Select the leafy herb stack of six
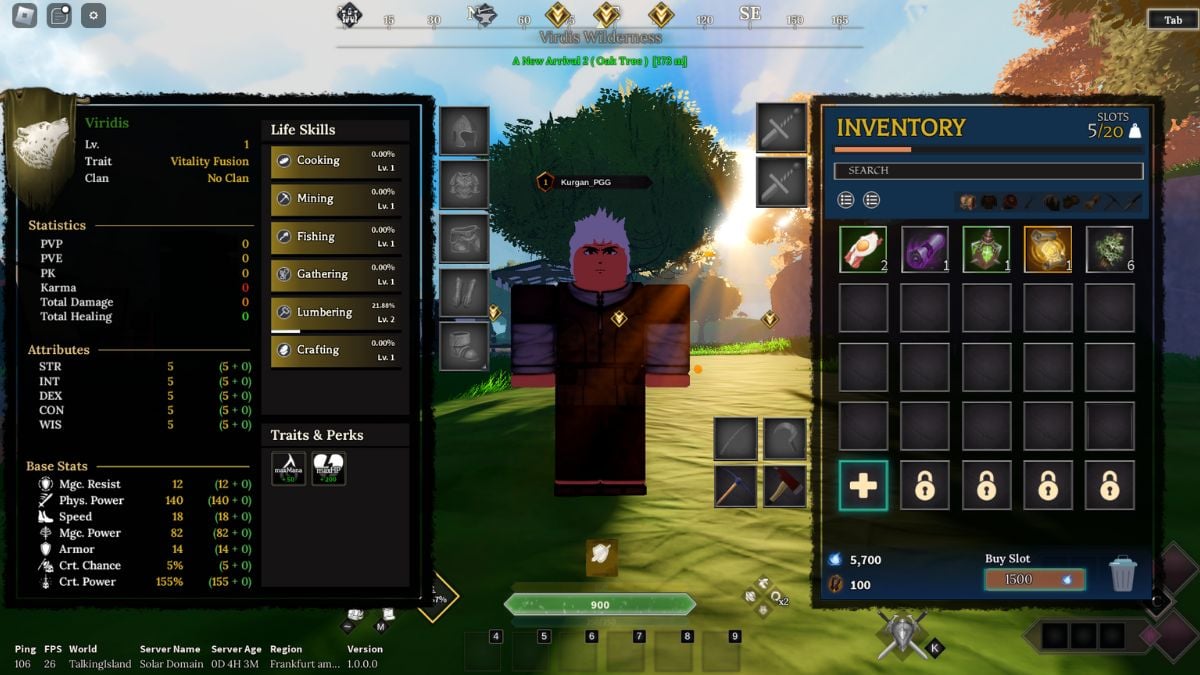This screenshot has height=675, width=1200. pyautogui.click(x=1110, y=250)
